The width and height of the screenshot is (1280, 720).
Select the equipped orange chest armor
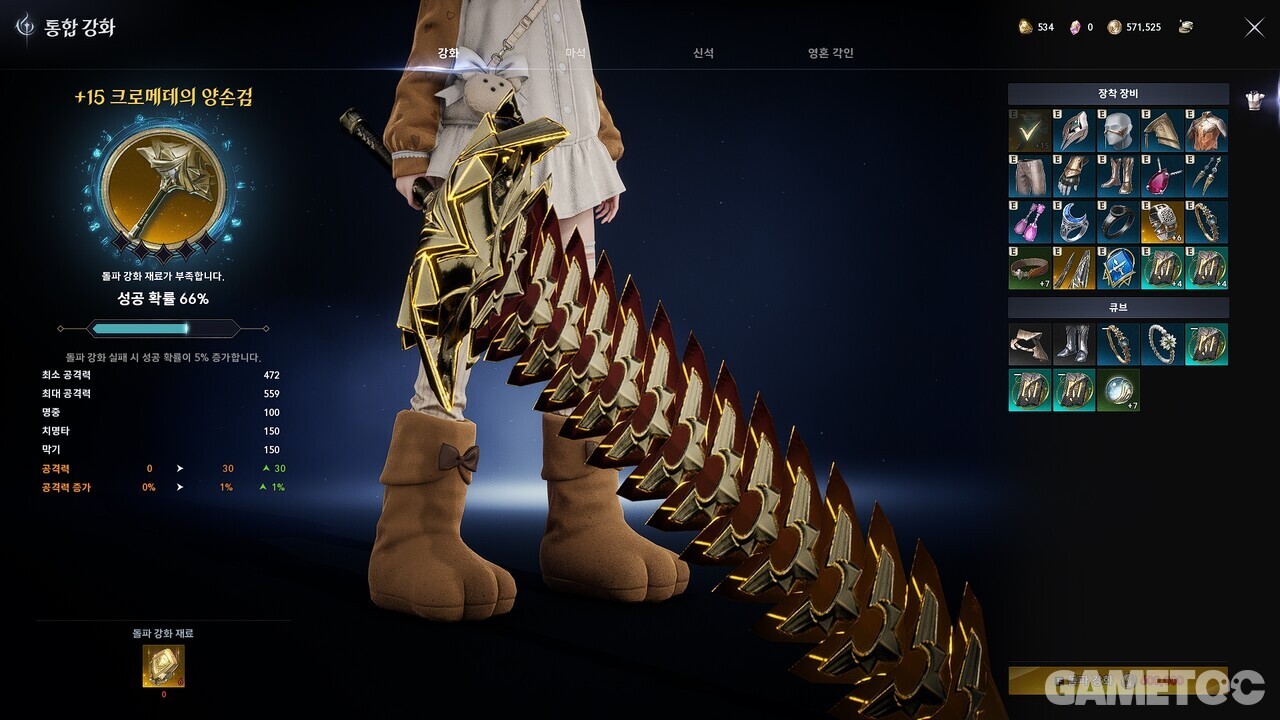(x=1206, y=131)
